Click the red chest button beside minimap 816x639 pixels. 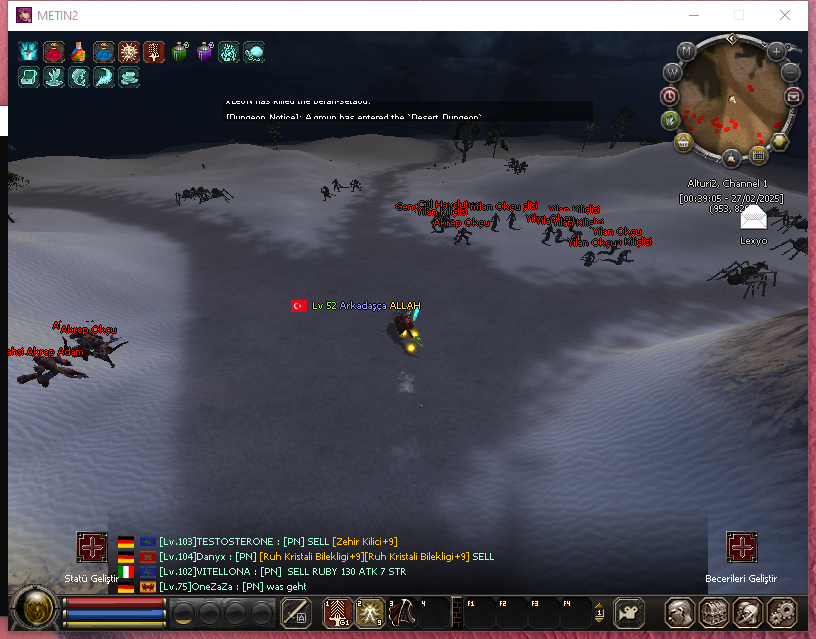coord(795,96)
